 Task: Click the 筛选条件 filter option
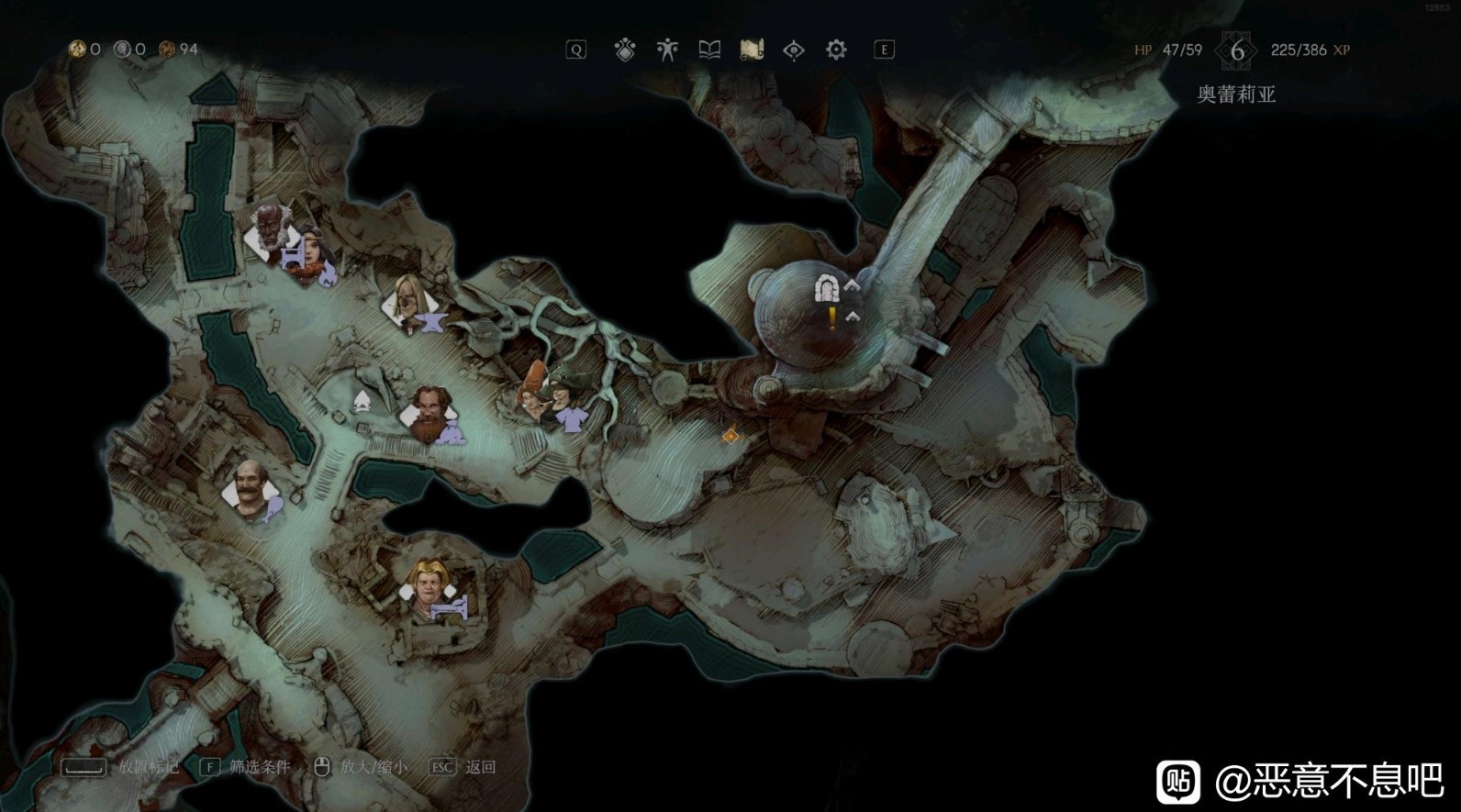pyautogui.click(x=258, y=767)
